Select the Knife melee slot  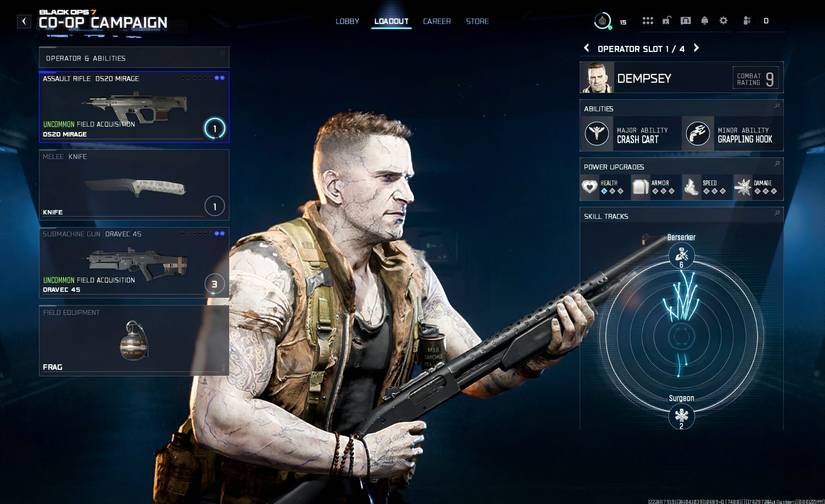coord(134,184)
